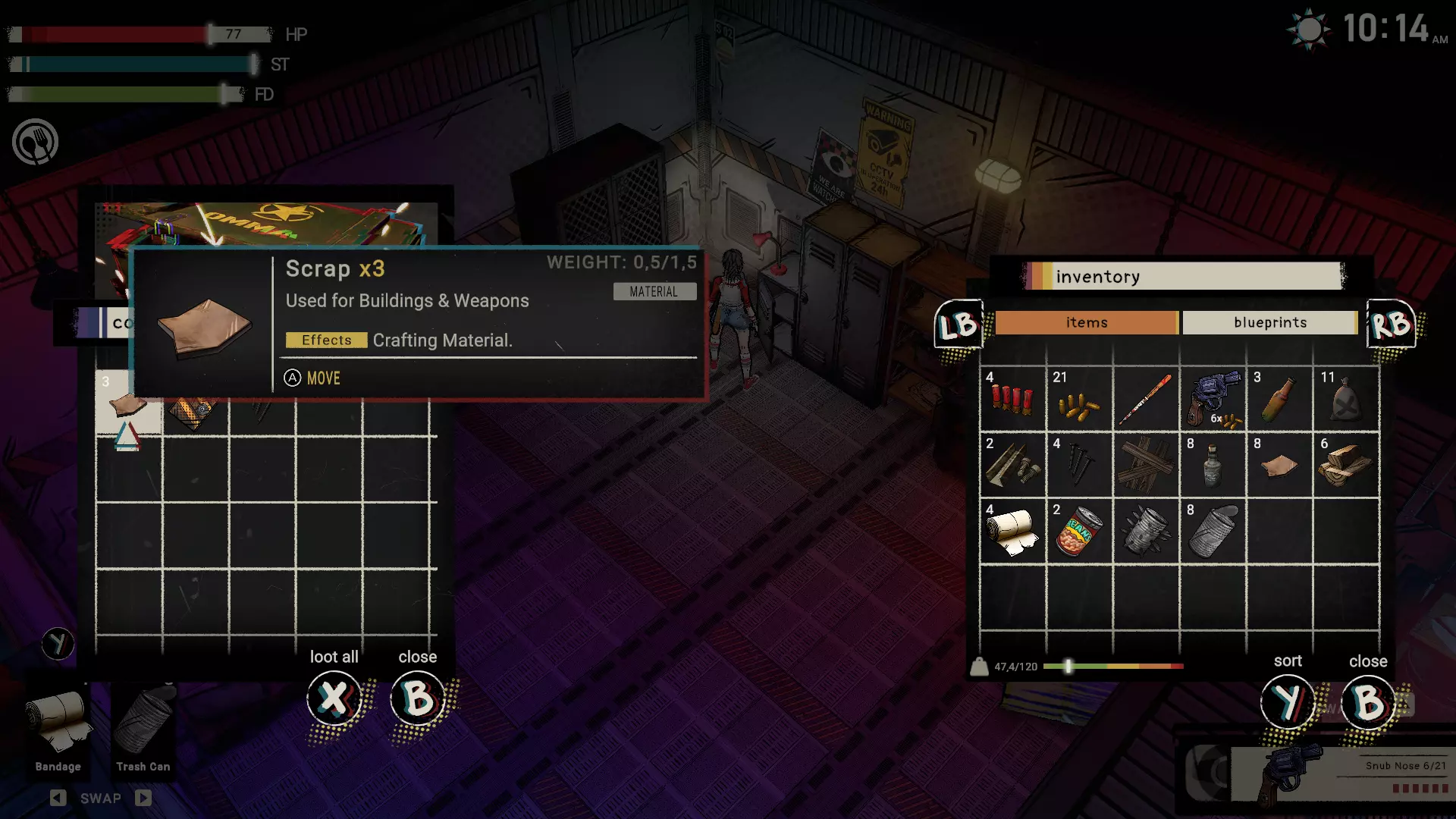
Task: Select the bandage roll in inventory grid
Action: tap(1012, 531)
